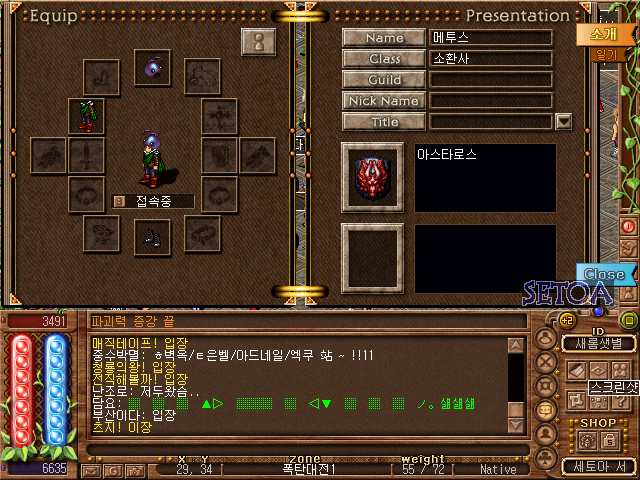Close the Equip and Presentation window
The height and width of the screenshot is (480, 640).
pyautogui.click(x=604, y=274)
